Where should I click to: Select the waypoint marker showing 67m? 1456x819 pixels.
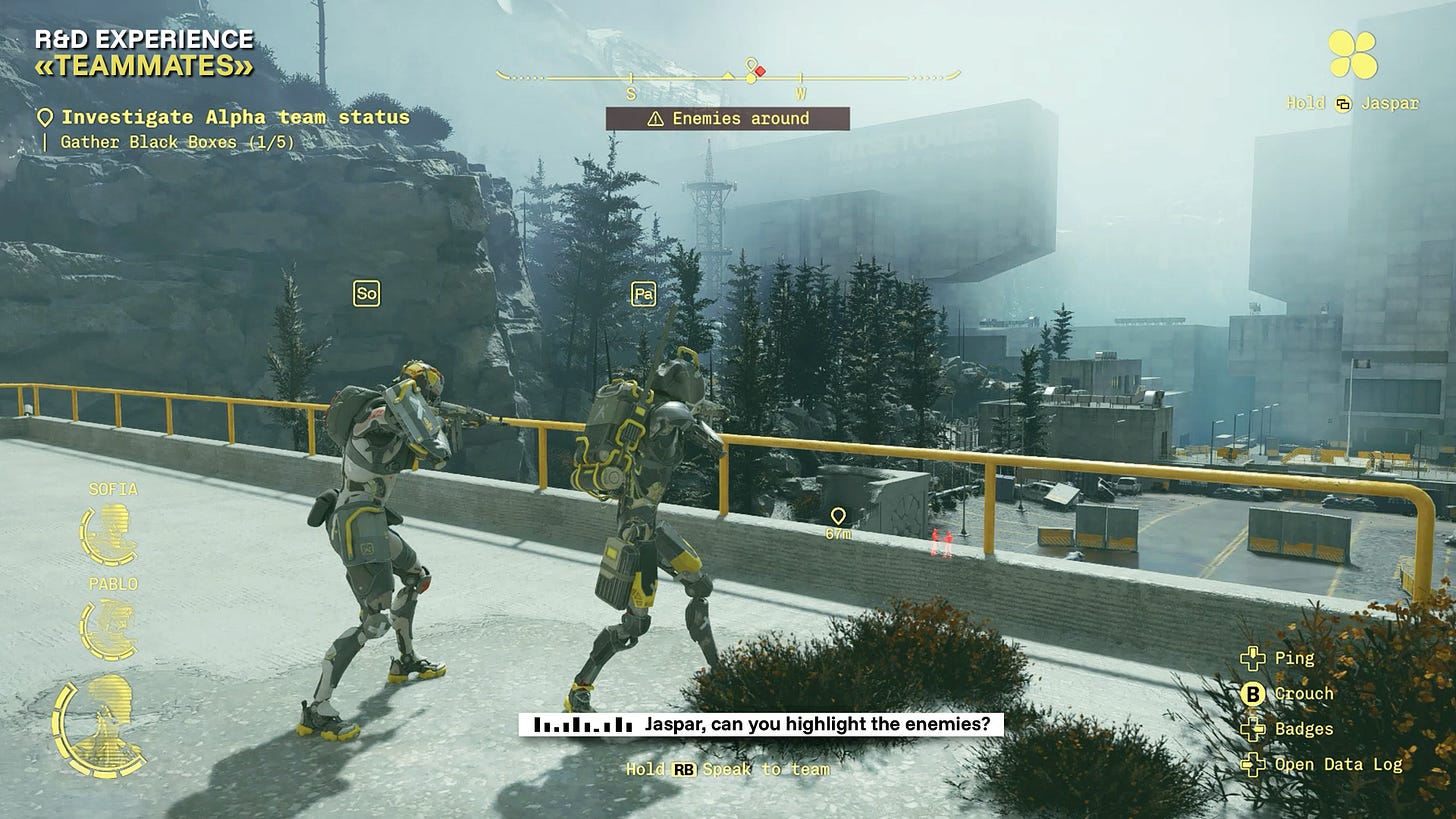pos(840,519)
